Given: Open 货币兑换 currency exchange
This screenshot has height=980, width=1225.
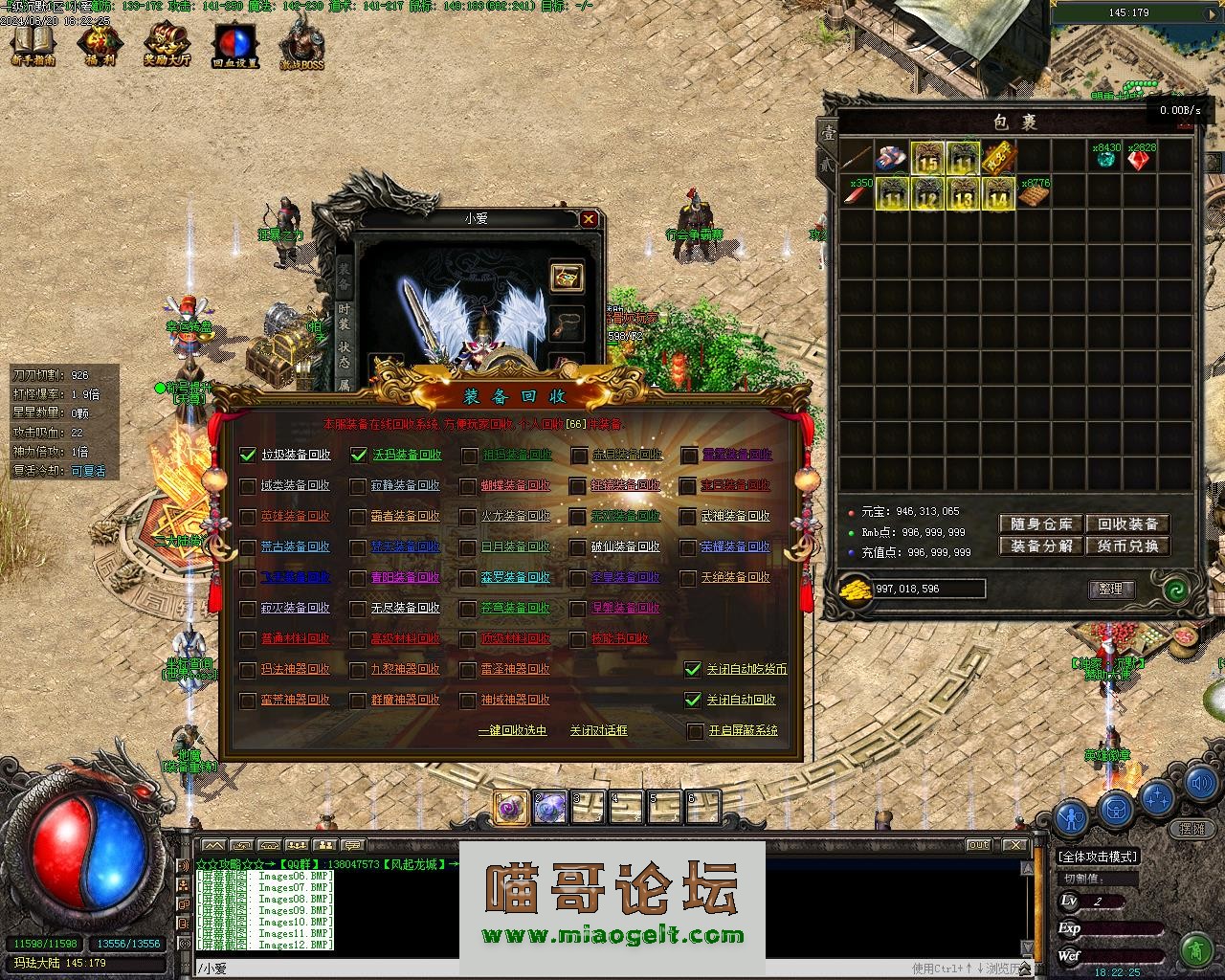Looking at the screenshot, I should pos(1127,546).
